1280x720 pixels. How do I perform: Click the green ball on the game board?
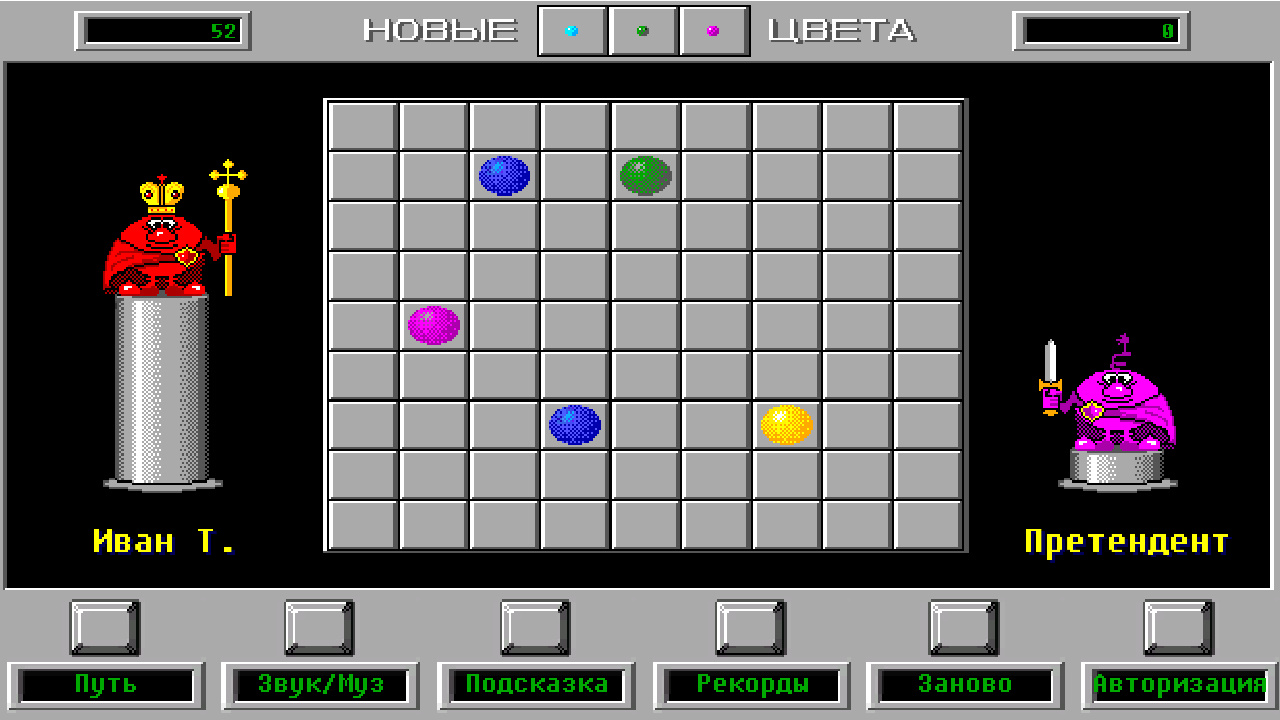click(645, 177)
